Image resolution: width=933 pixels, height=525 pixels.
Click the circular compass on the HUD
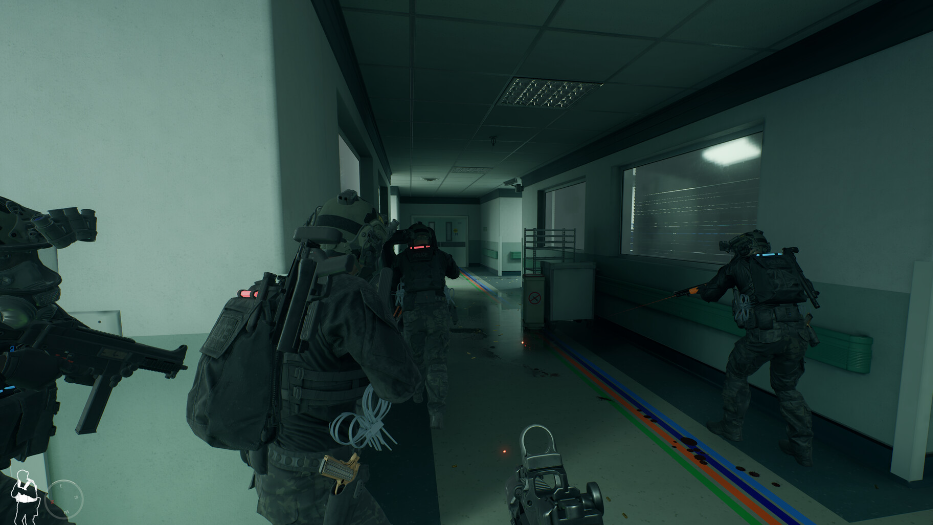tap(64, 497)
